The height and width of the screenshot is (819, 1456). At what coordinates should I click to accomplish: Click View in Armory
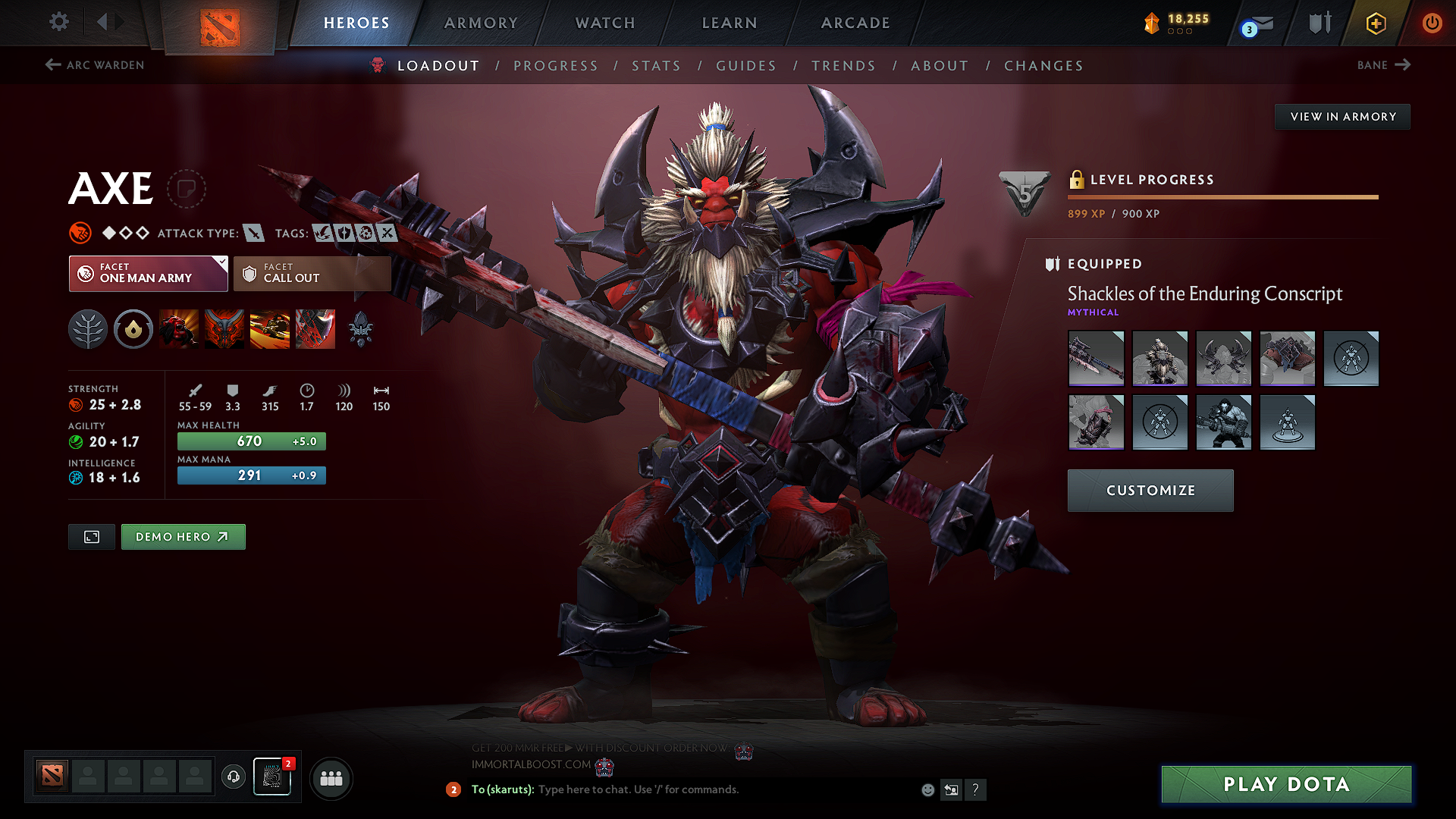coord(1342,116)
